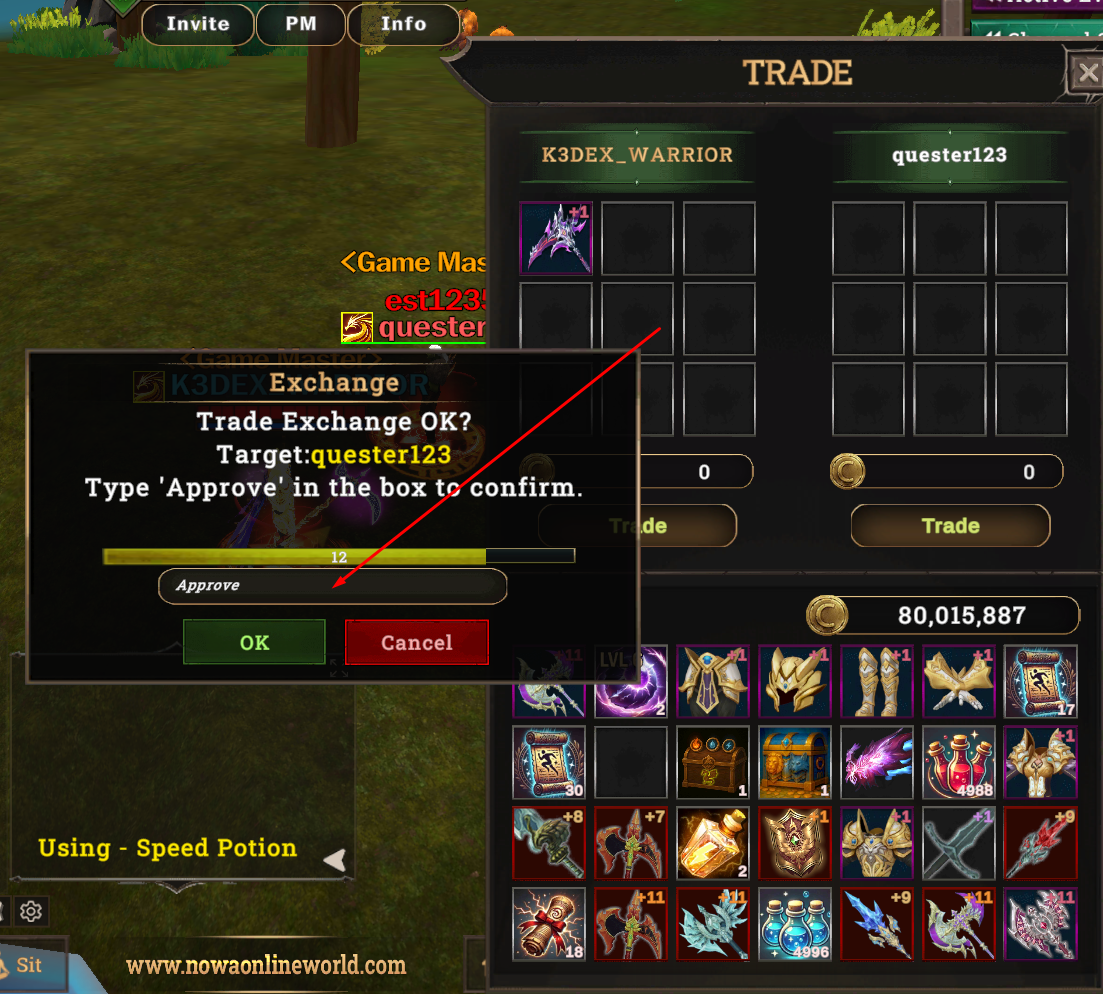
Task: Cancel the trade exchange dialog
Action: pyautogui.click(x=416, y=642)
